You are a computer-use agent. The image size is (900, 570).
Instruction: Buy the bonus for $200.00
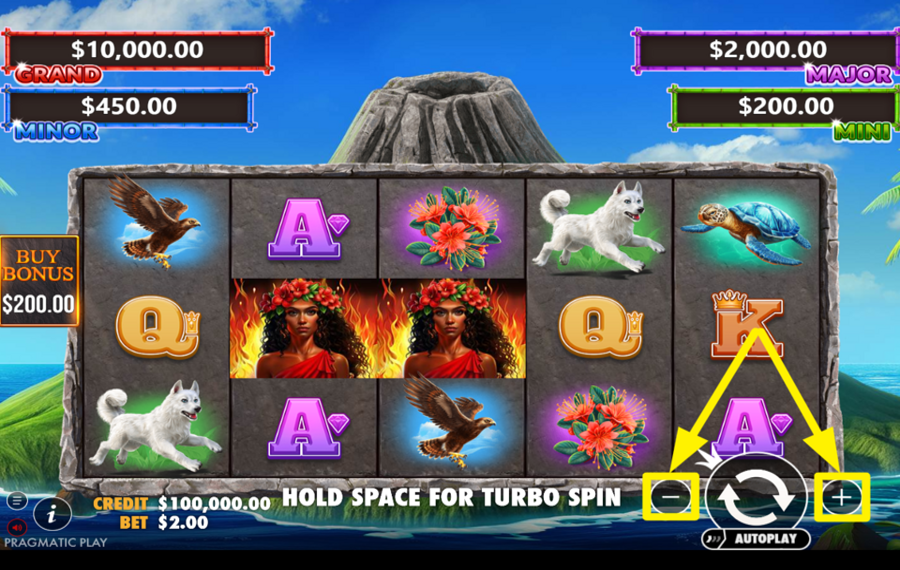(x=39, y=282)
